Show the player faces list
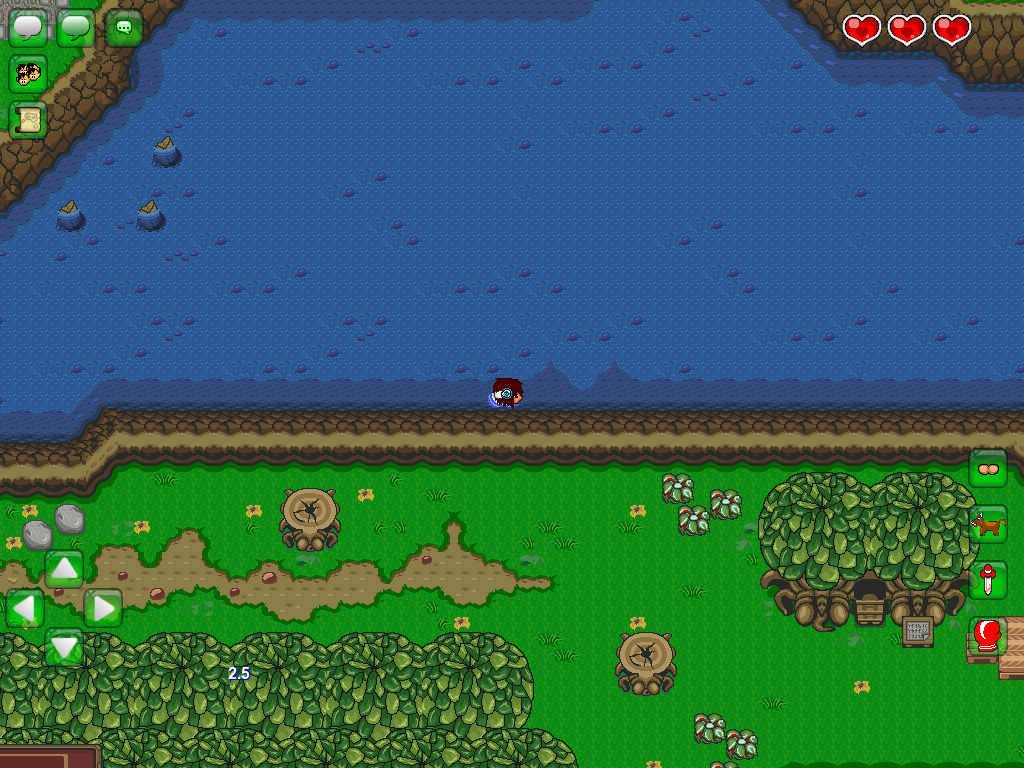Viewport: 1024px width, 768px height. (28, 73)
